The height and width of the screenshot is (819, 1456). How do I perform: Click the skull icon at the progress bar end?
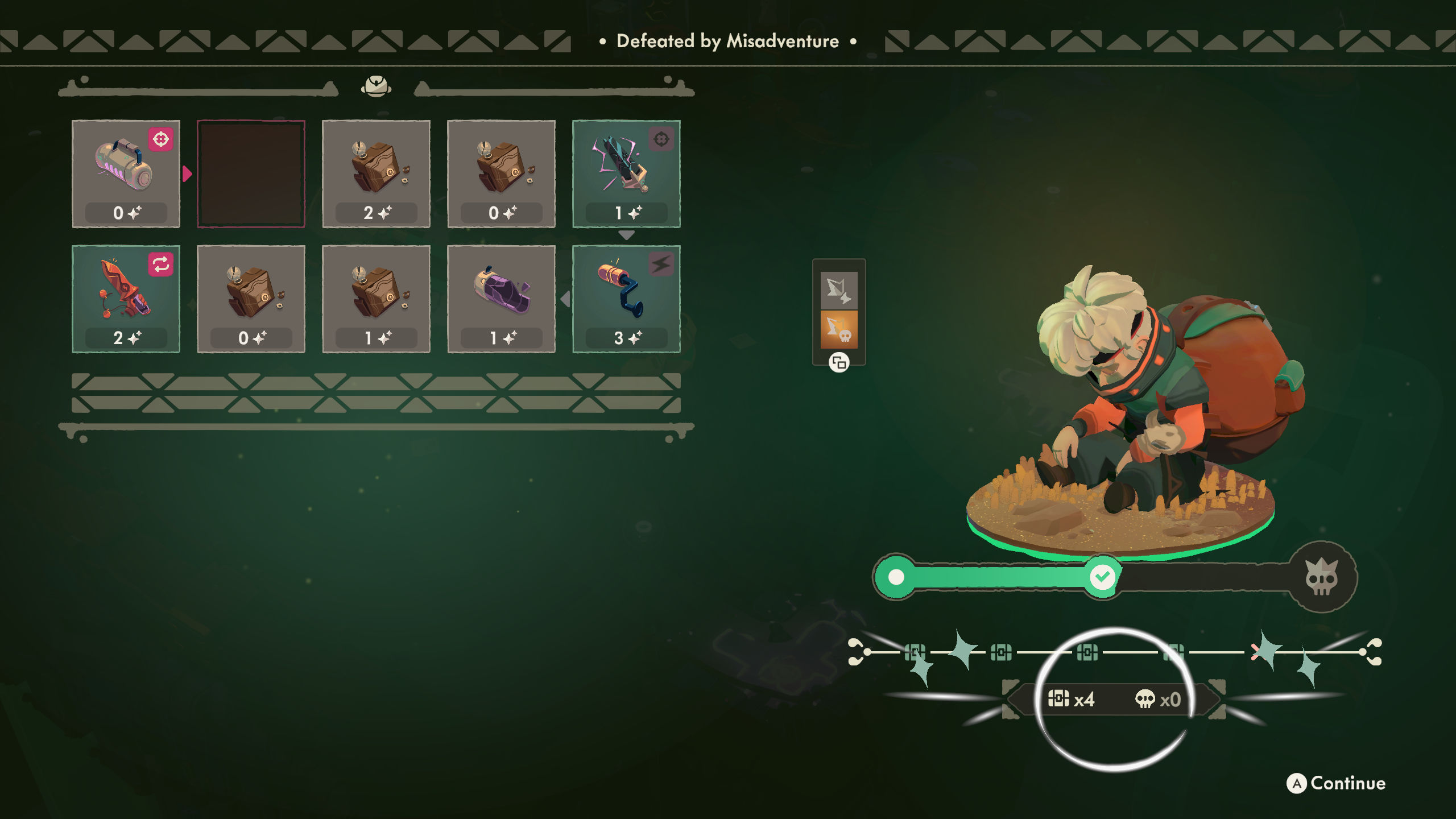click(1323, 578)
